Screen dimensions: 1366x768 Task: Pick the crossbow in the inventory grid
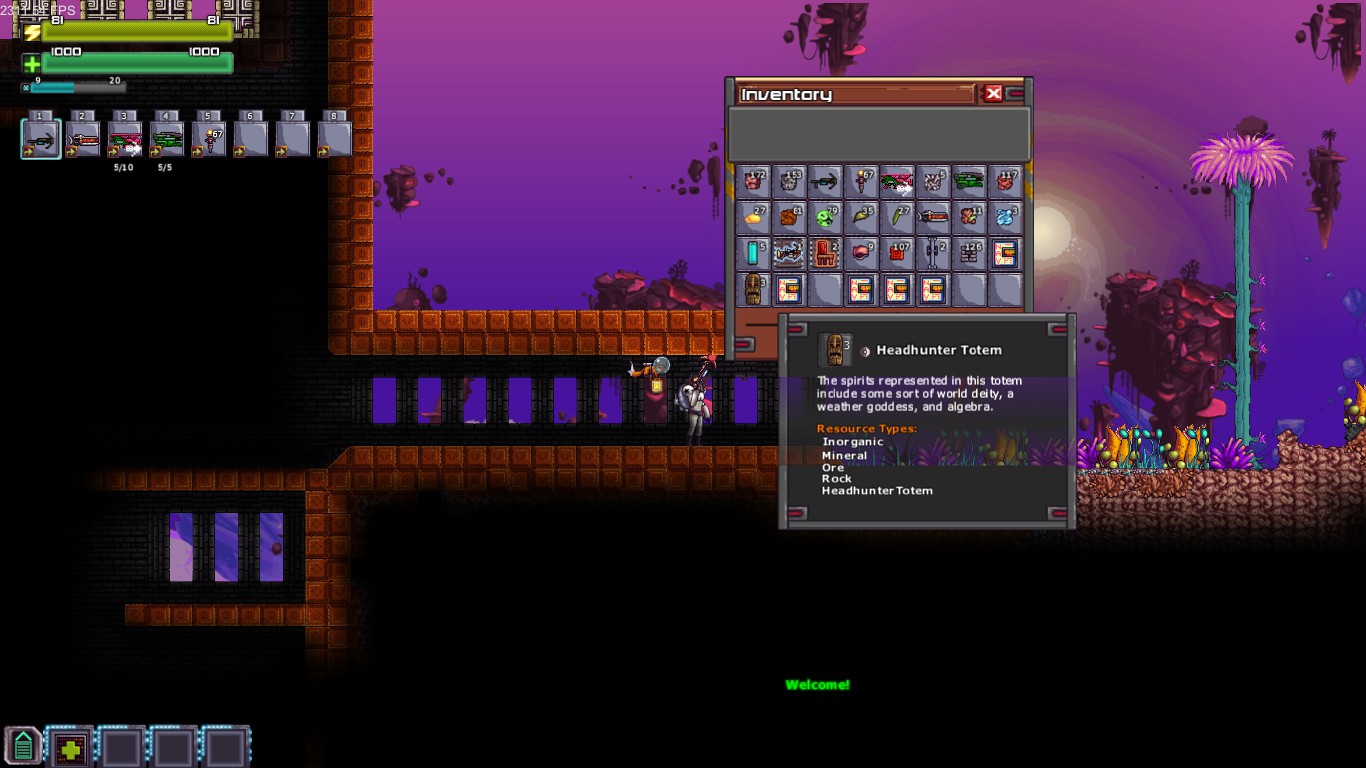tap(825, 182)
